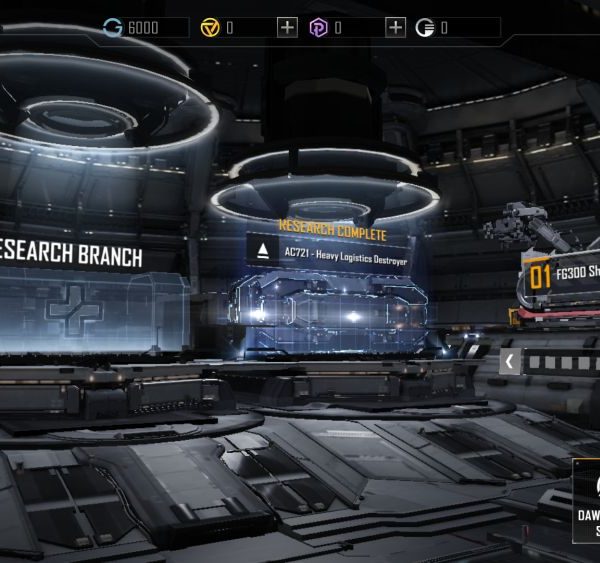Image resolution: width=600 pixels, height=563 pixels.
Task: Add more purple P currency with plus button
Action: [395, 28]
